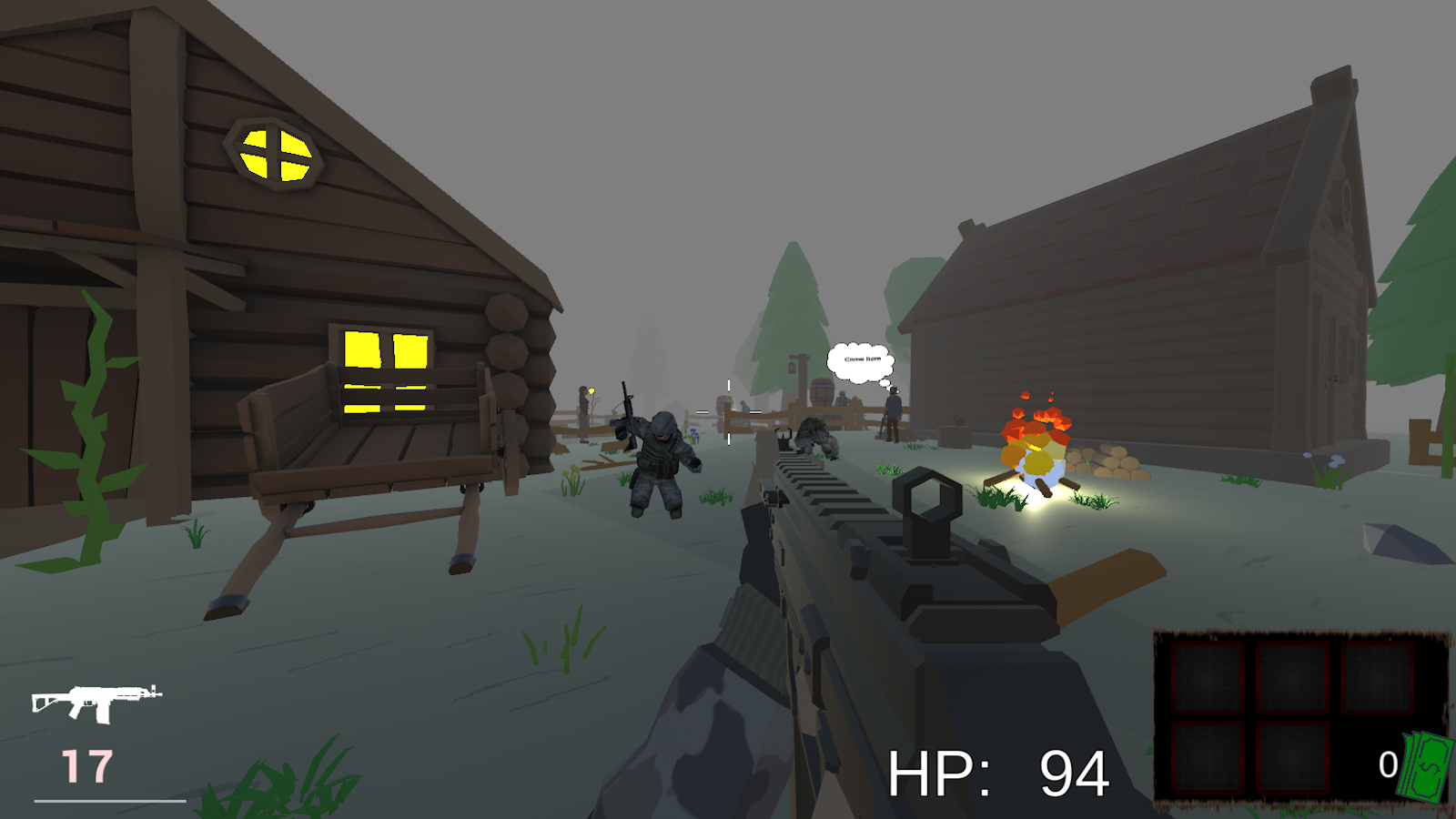This screenshot has height=819, width=1456.
Task: Click the zero next to the money icon
Action: 1386,763
